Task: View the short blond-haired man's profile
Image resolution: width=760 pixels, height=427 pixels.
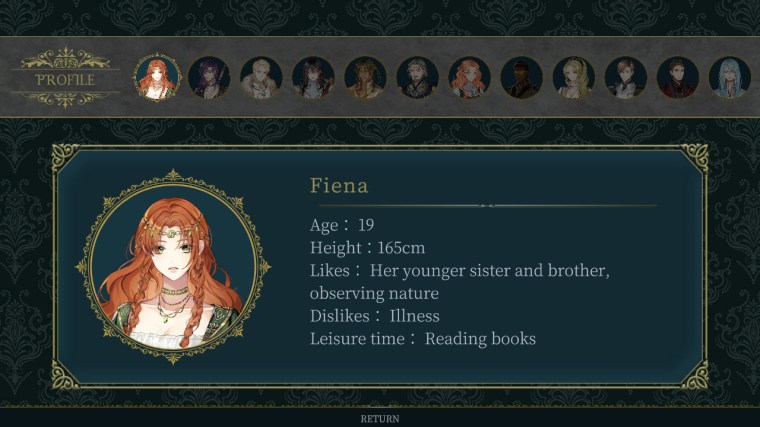Action: click(261, 77)
